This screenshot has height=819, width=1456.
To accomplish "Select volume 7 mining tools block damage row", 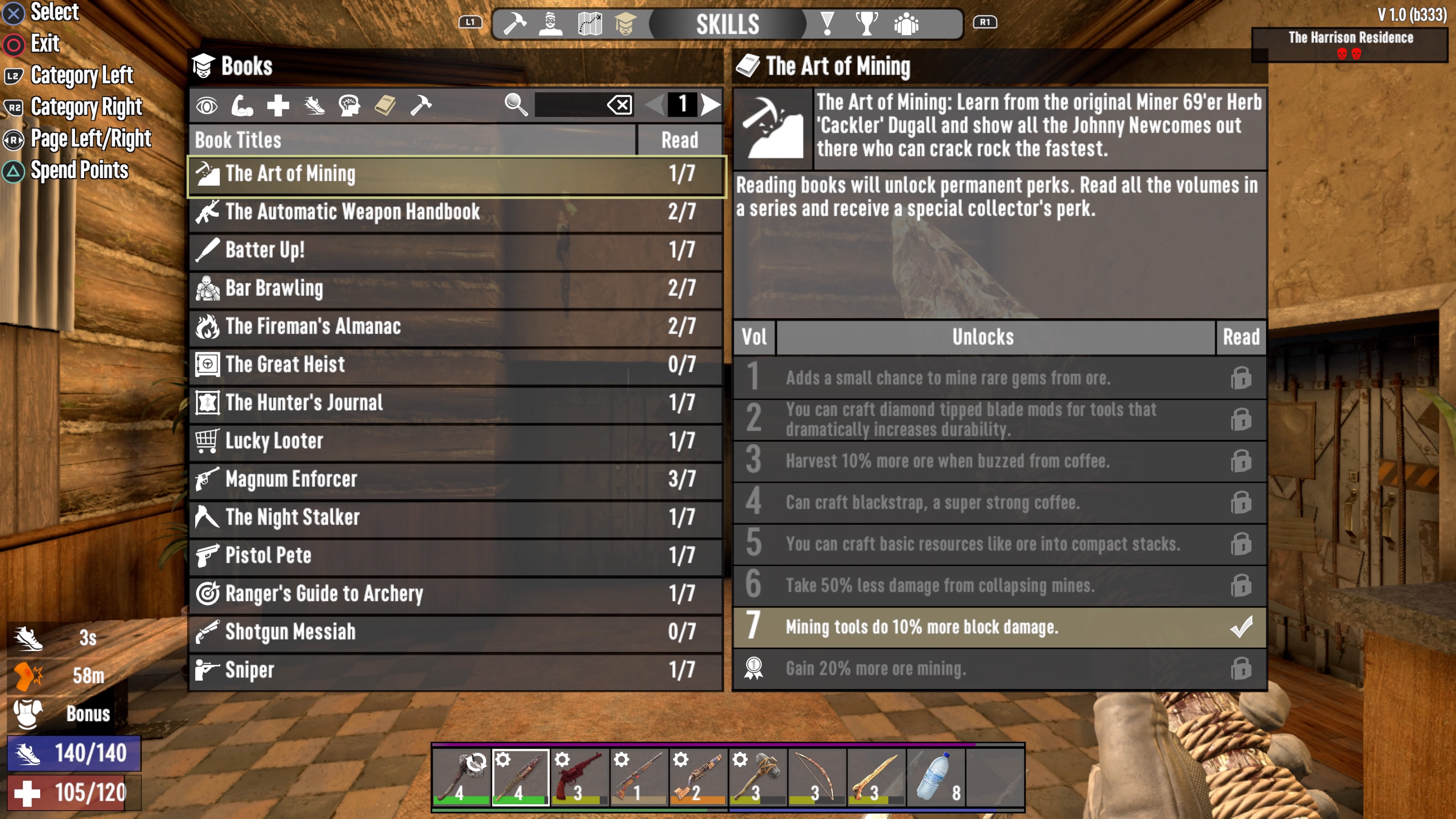I will pyautogui.click(x=999, y=628).
